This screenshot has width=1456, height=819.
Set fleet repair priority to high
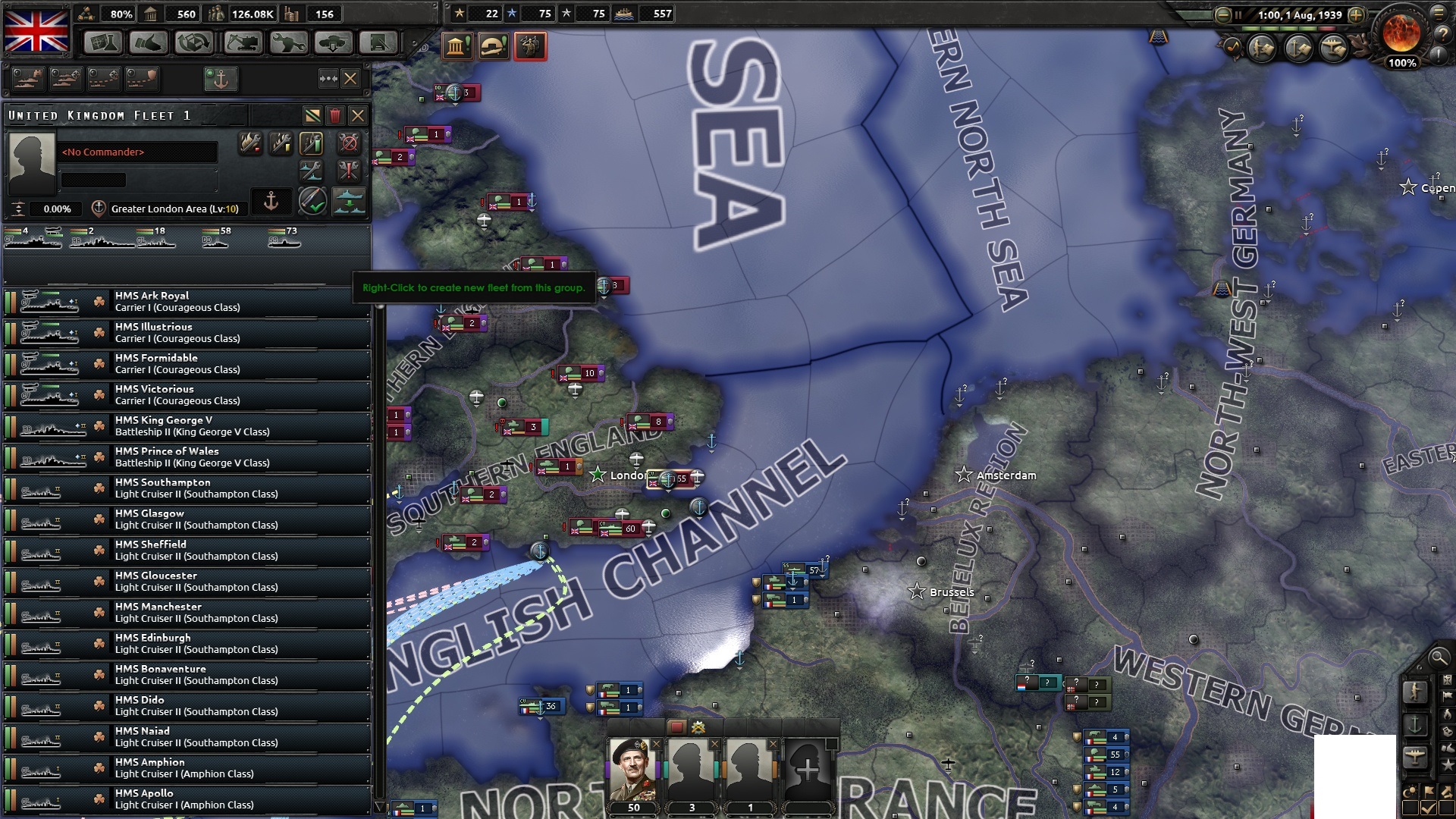pyautogui.click(x=312, y=143)
